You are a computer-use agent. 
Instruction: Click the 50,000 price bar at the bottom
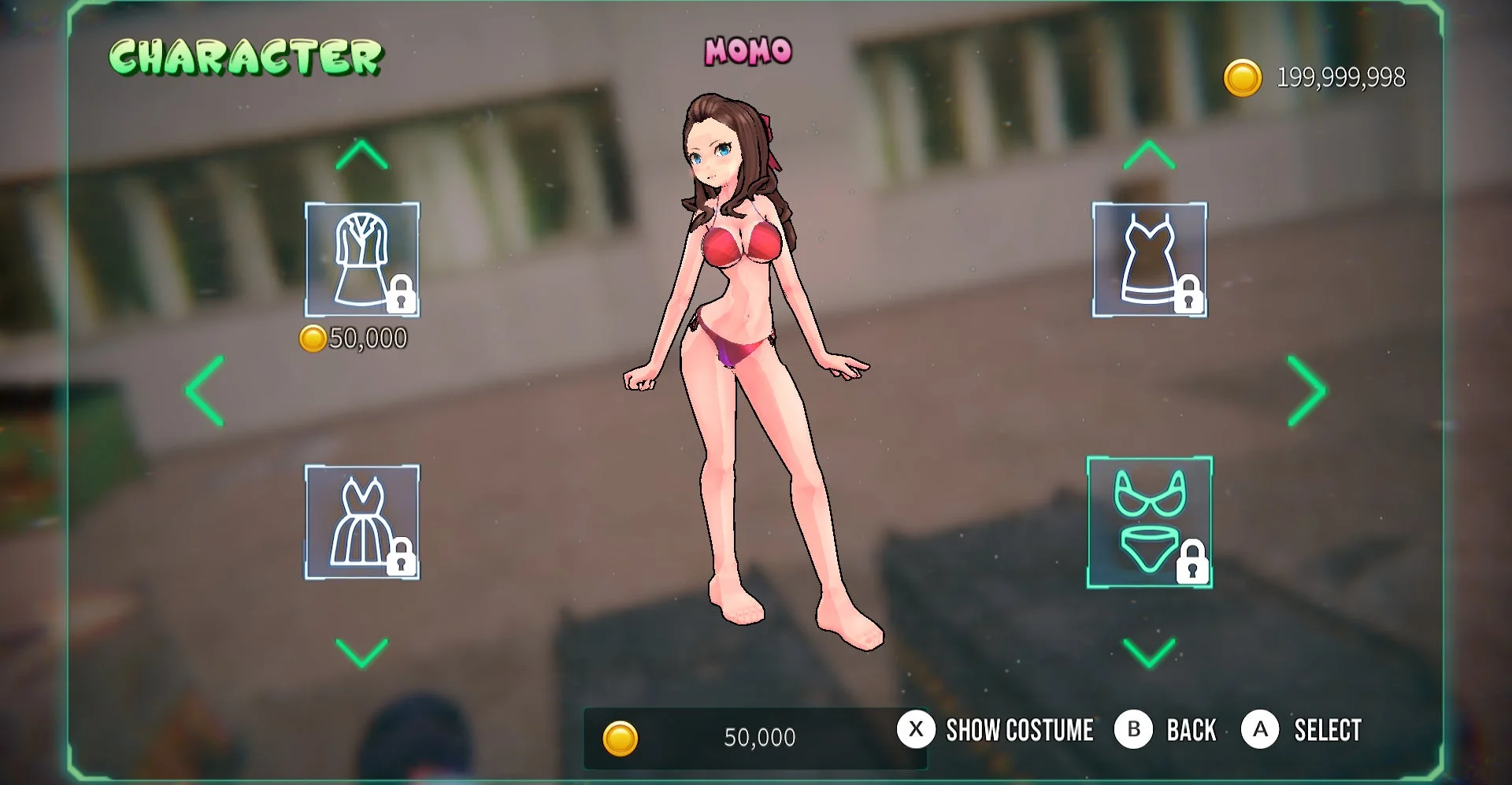click(756, 737)
